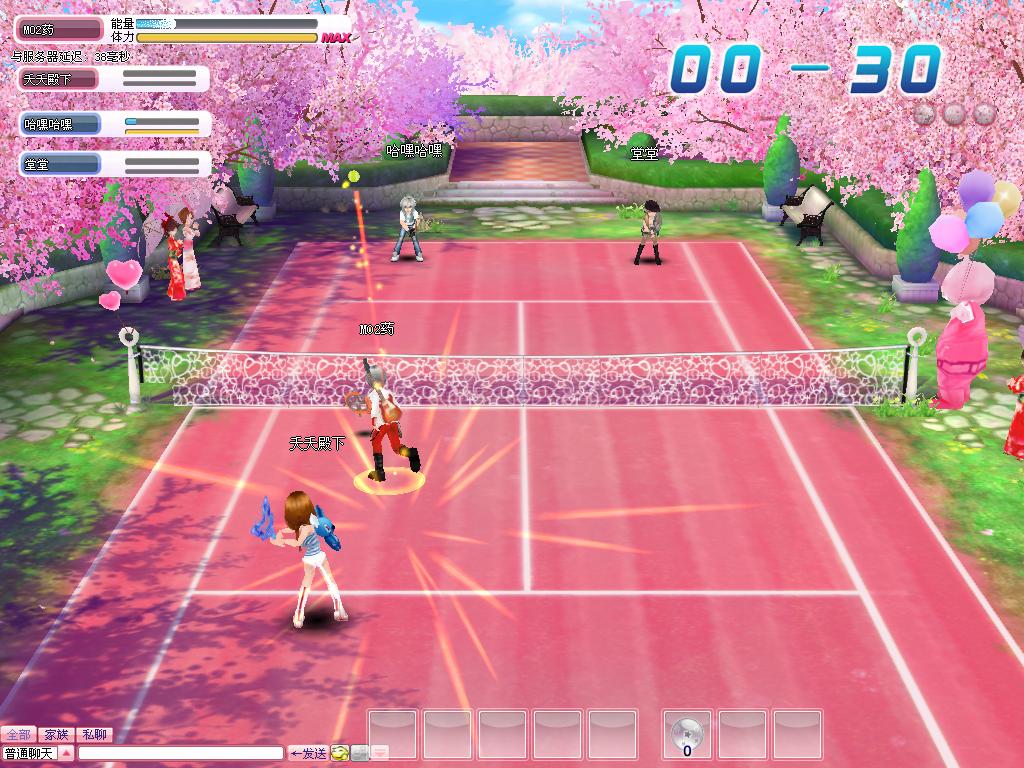
Task: Open the 普通聊天 channel dropdown arrow
Action: click(x=67, y=753)
